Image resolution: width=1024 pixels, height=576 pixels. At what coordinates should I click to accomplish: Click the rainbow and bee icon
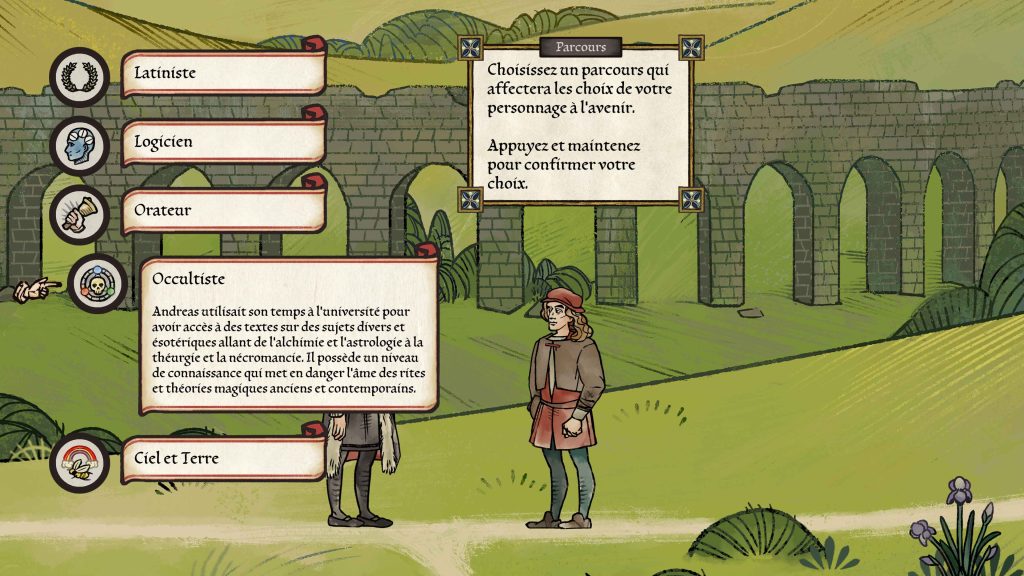click(80, 463)
